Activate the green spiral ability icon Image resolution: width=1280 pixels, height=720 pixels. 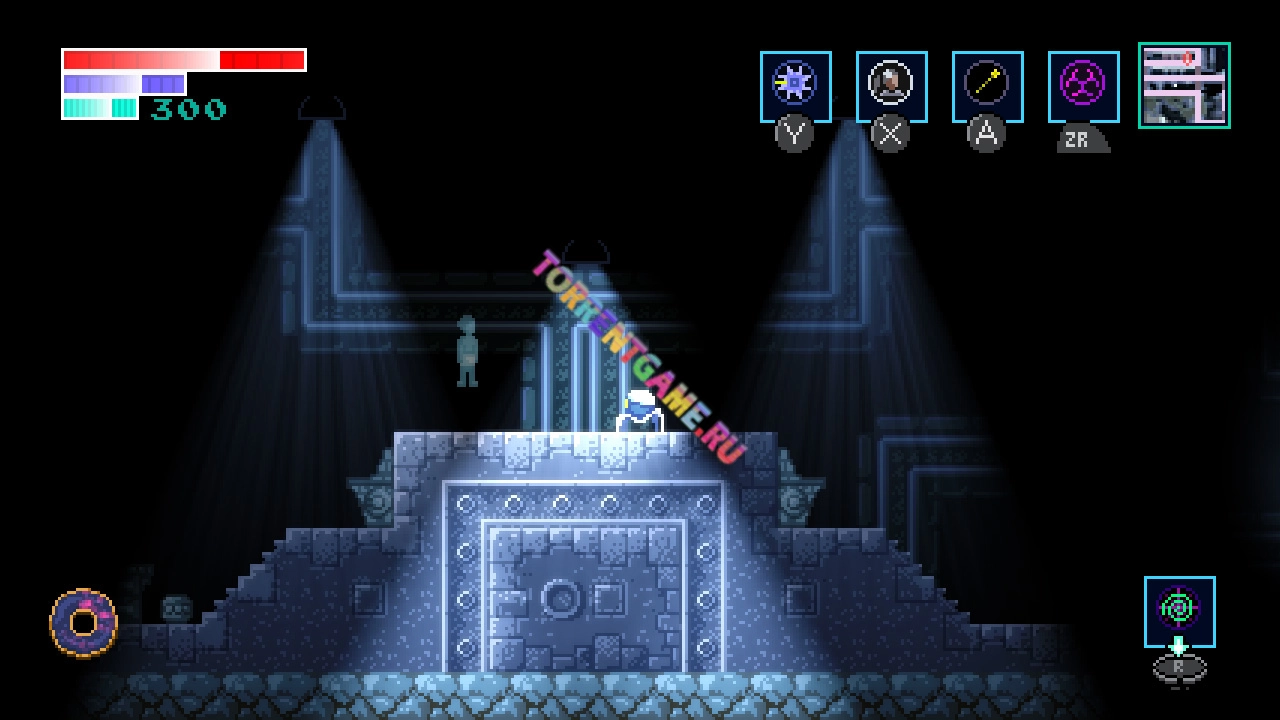pyautogui.click(x=1179, y=610)
